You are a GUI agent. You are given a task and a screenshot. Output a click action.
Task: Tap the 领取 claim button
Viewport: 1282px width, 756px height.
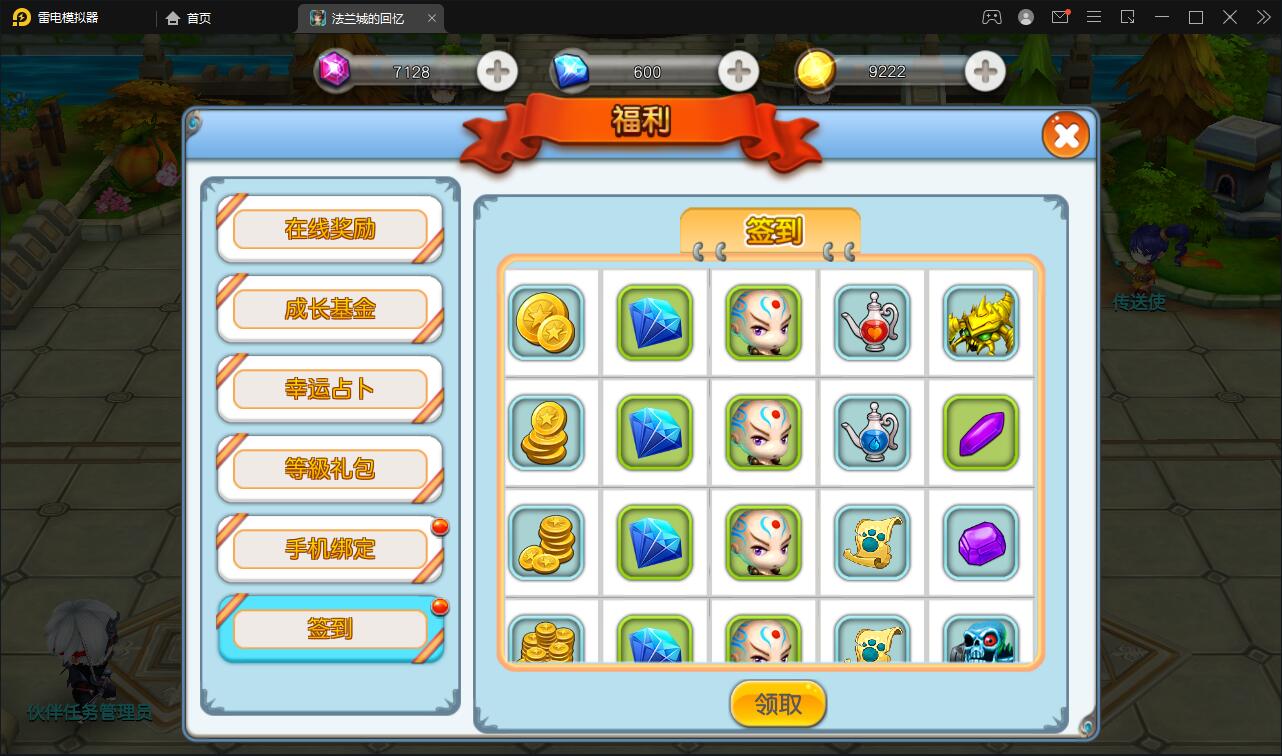tap(779, 703)
